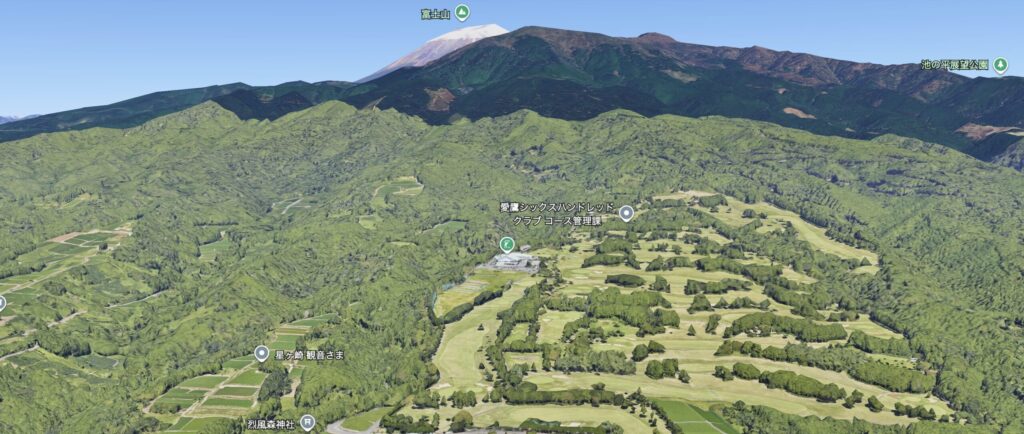The image size is (1024, 434).
Task: Select the 富士山 mountain map marker
Action: [x=462, y=13]
